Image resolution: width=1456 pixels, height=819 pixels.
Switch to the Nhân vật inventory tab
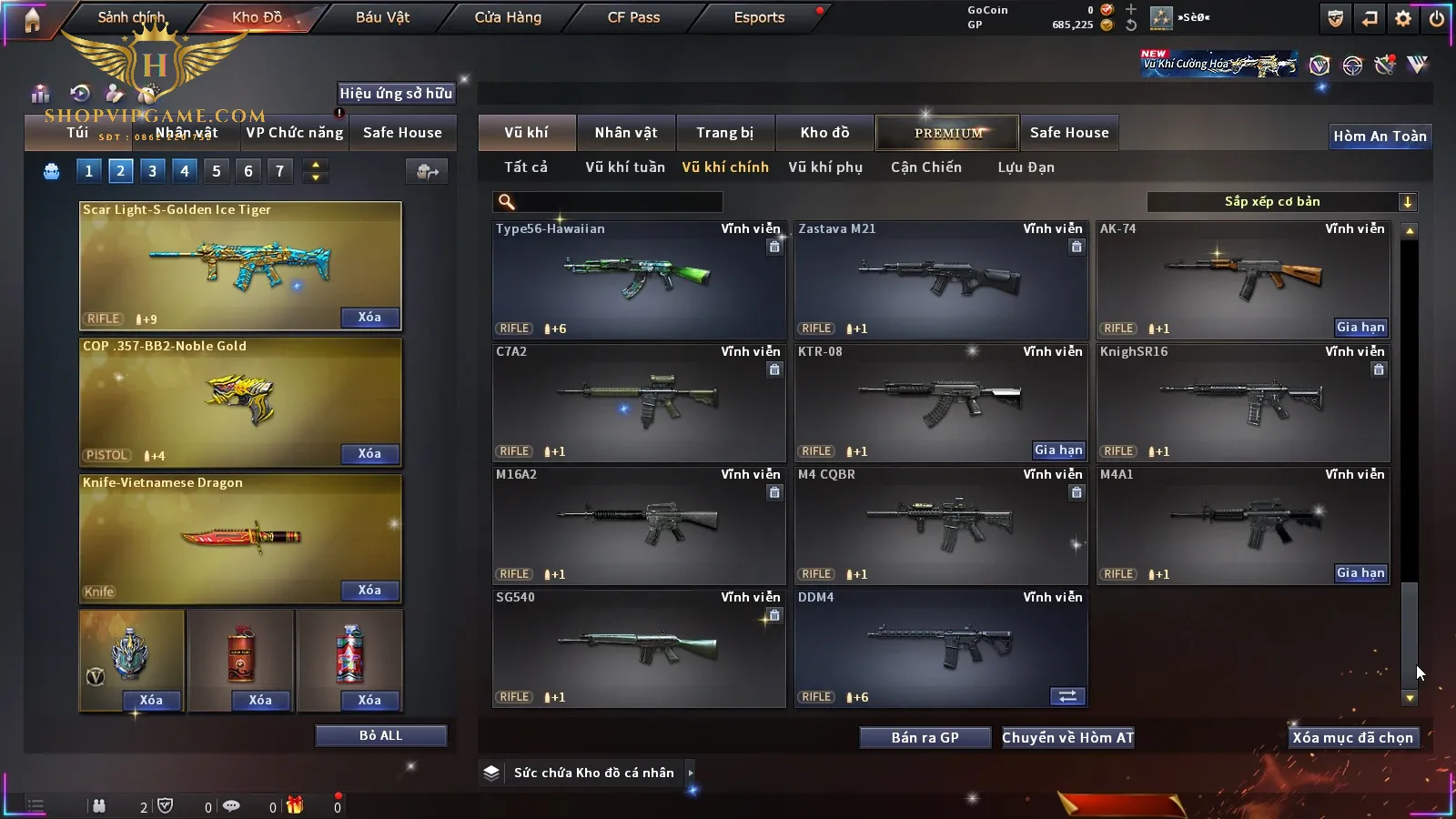pyautogui.click(x=625, y=133)
